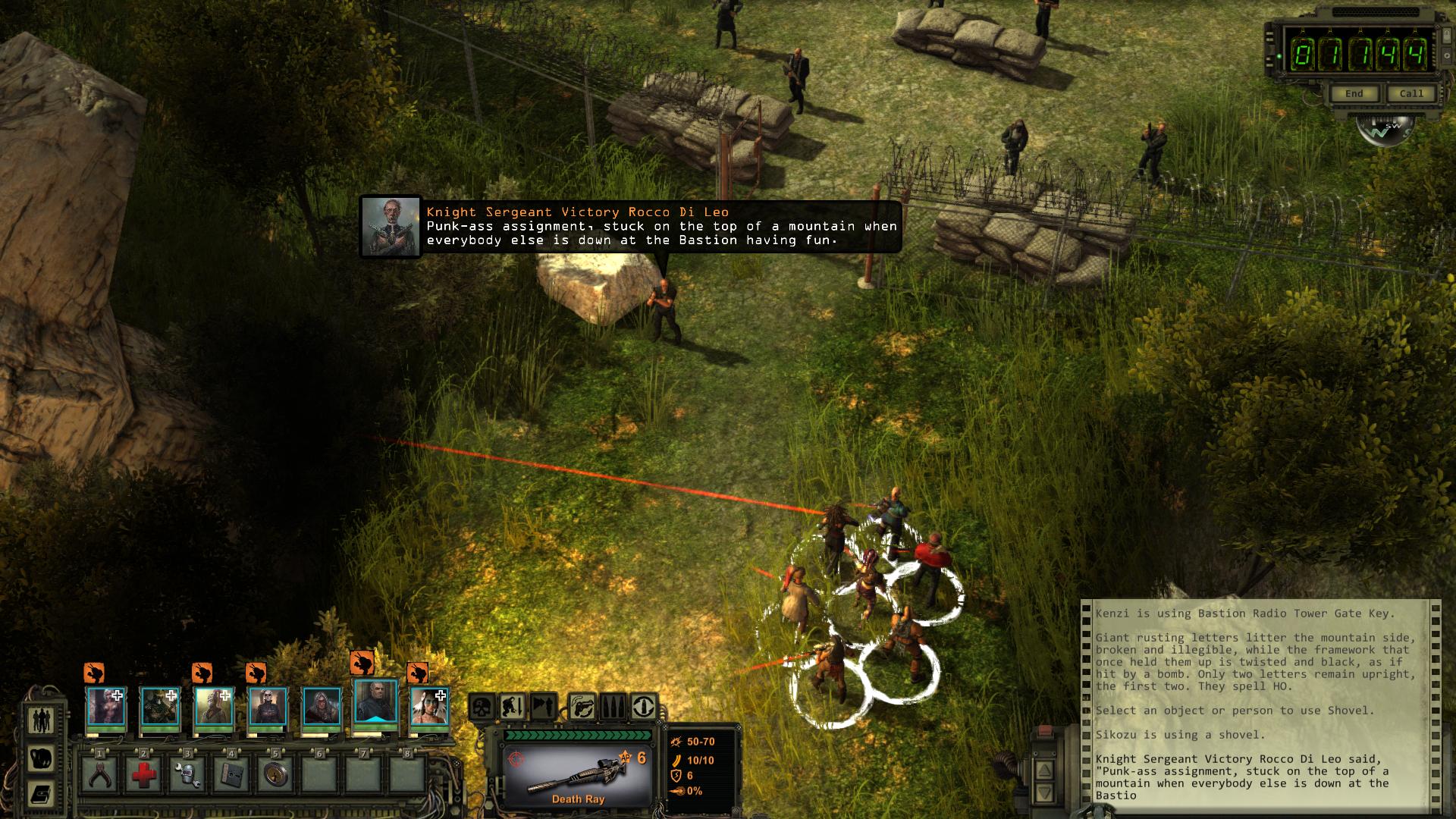The width and height of the screenshot is (1456, 819).
Task: Click the reload weapon button
Action: [644, 708]
